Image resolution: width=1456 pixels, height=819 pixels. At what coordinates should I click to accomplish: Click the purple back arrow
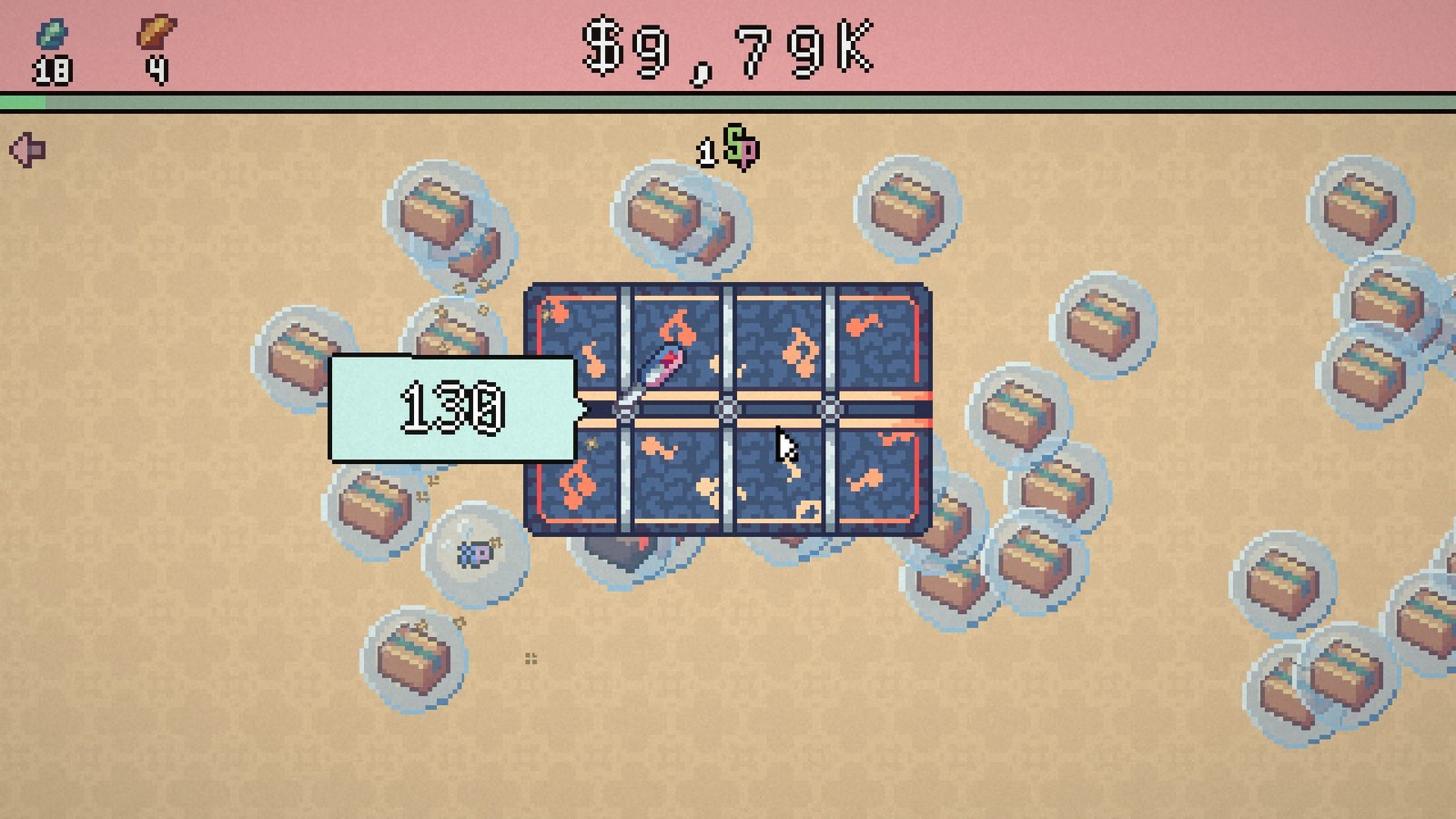(27, 150)
